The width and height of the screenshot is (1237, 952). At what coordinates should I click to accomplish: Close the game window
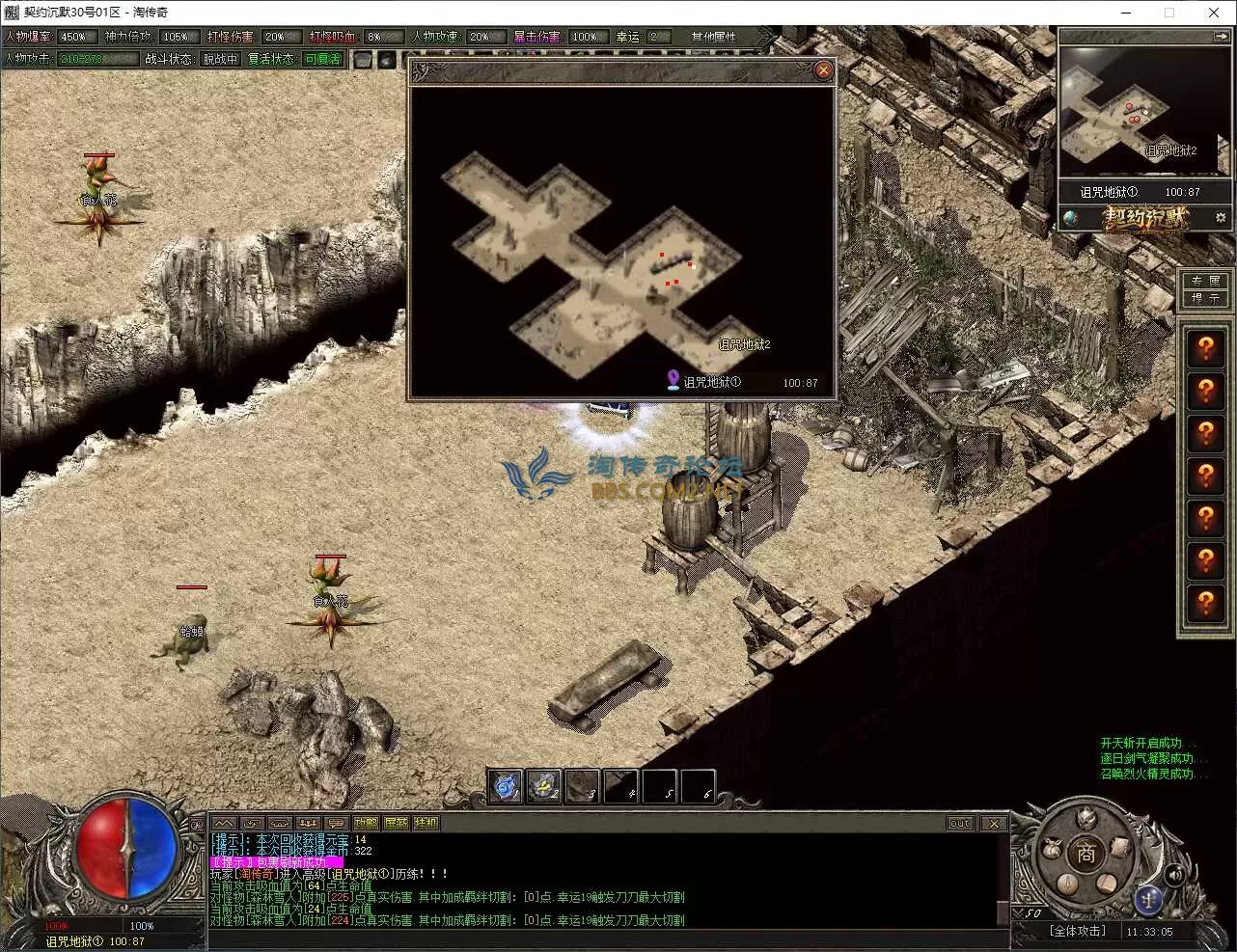pyautogui.click(x=1214, y=13)
